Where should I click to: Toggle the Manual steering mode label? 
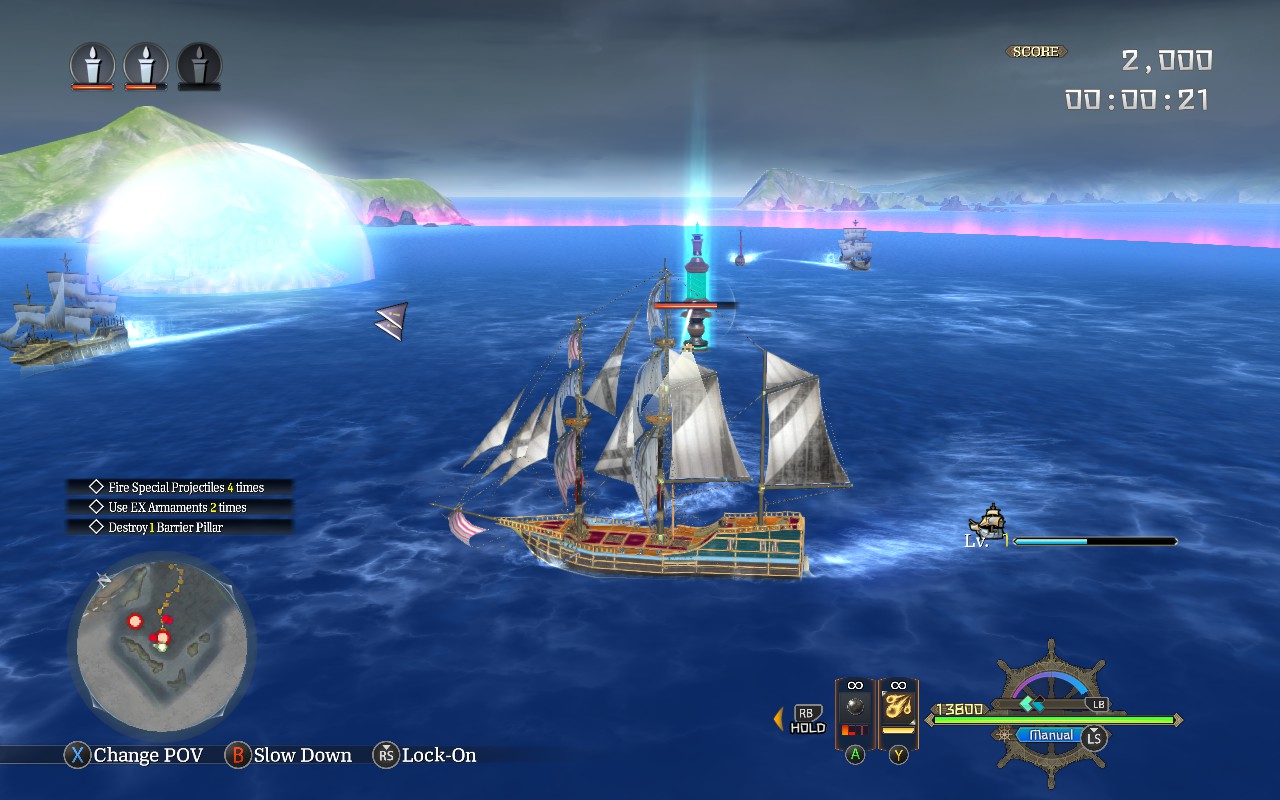[x=1050, y=735]
